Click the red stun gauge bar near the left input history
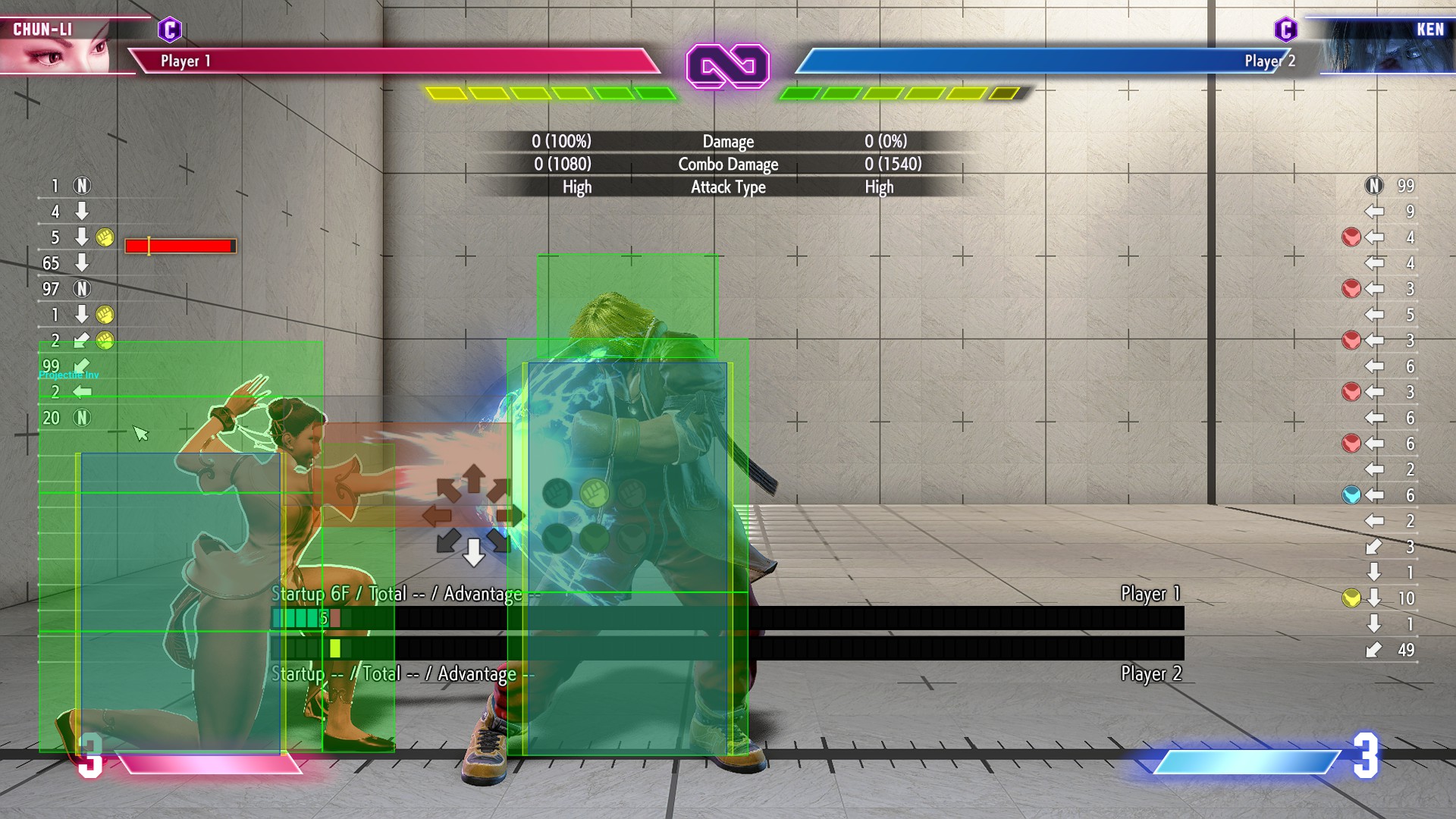Screen dimensions: 1456x819 [x=180, y=245]
